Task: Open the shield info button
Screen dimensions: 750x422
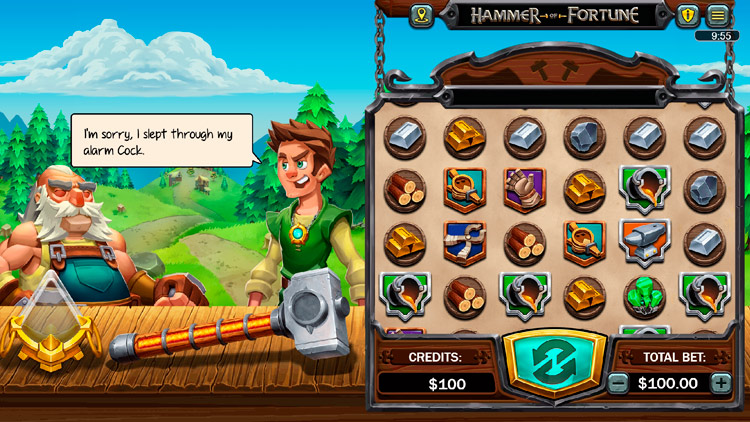Action: 687,16
